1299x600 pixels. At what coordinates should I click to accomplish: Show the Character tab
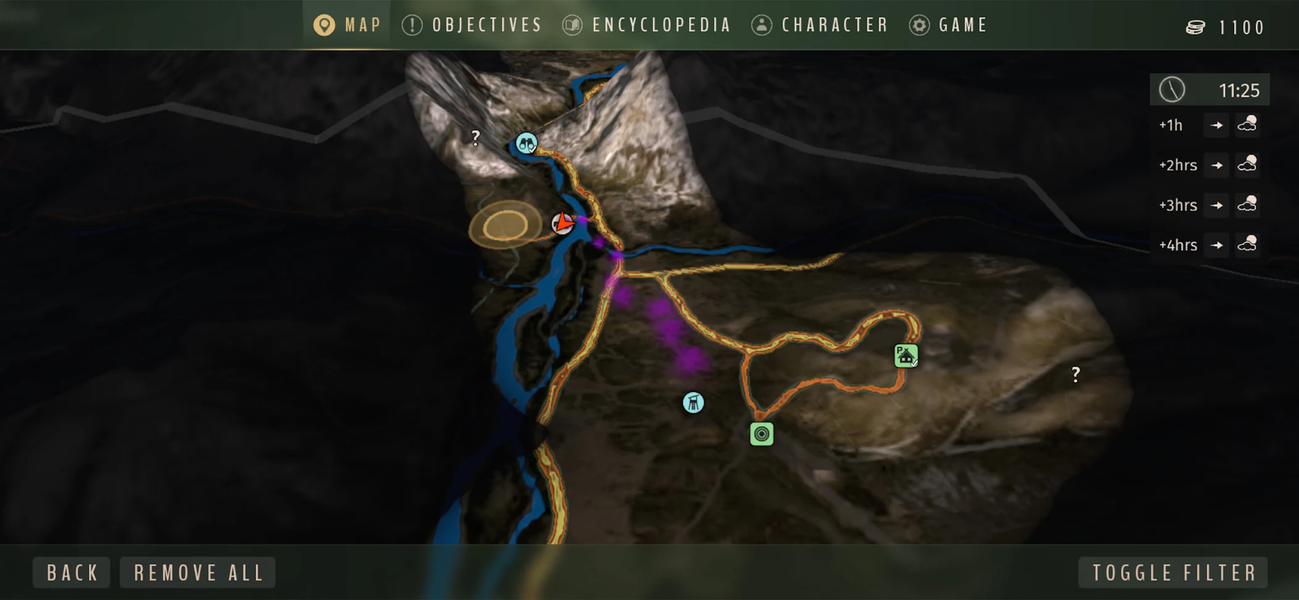pos(820,25)
